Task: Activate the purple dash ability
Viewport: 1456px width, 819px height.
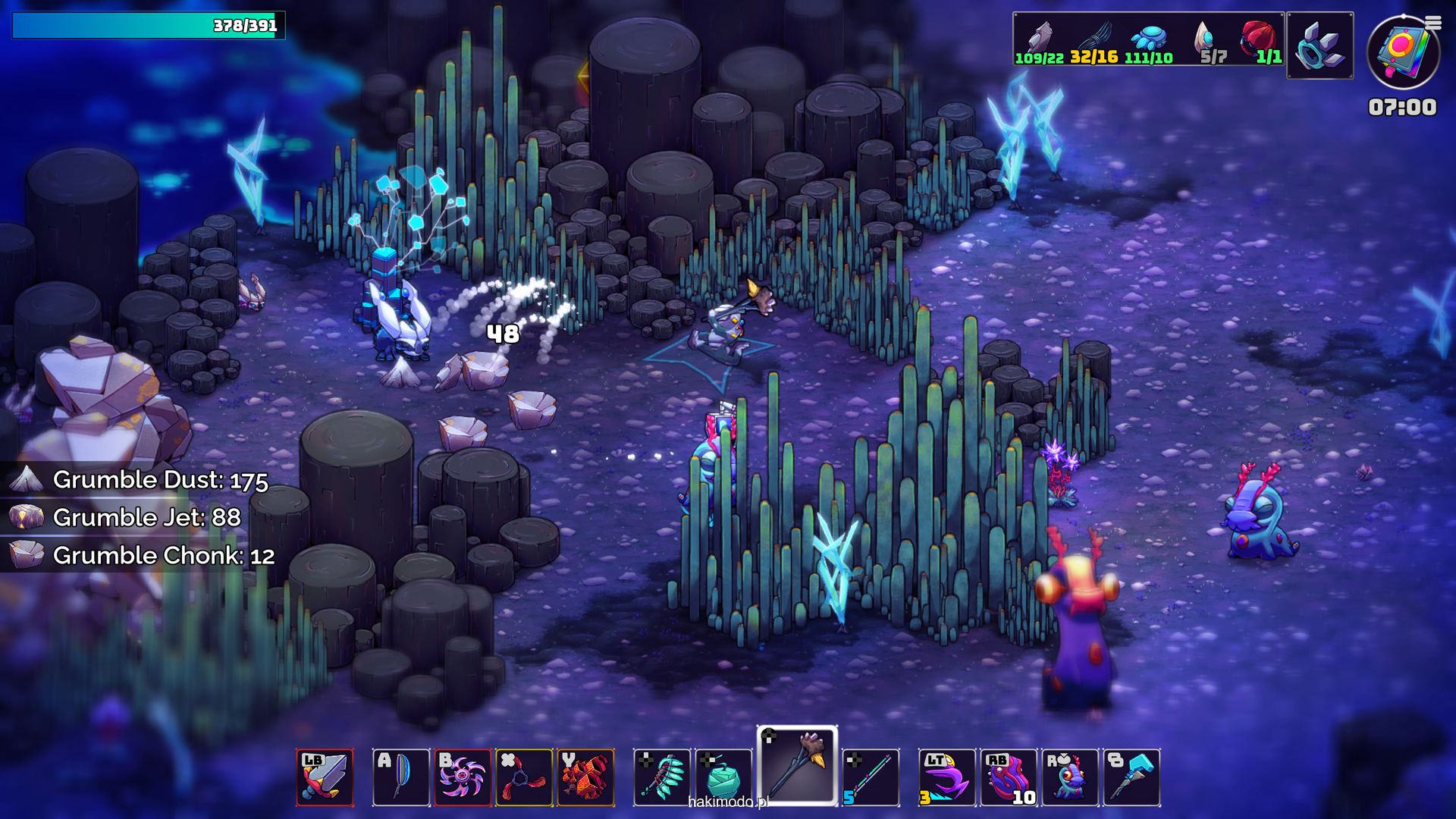Action: [x=947, y=777]
